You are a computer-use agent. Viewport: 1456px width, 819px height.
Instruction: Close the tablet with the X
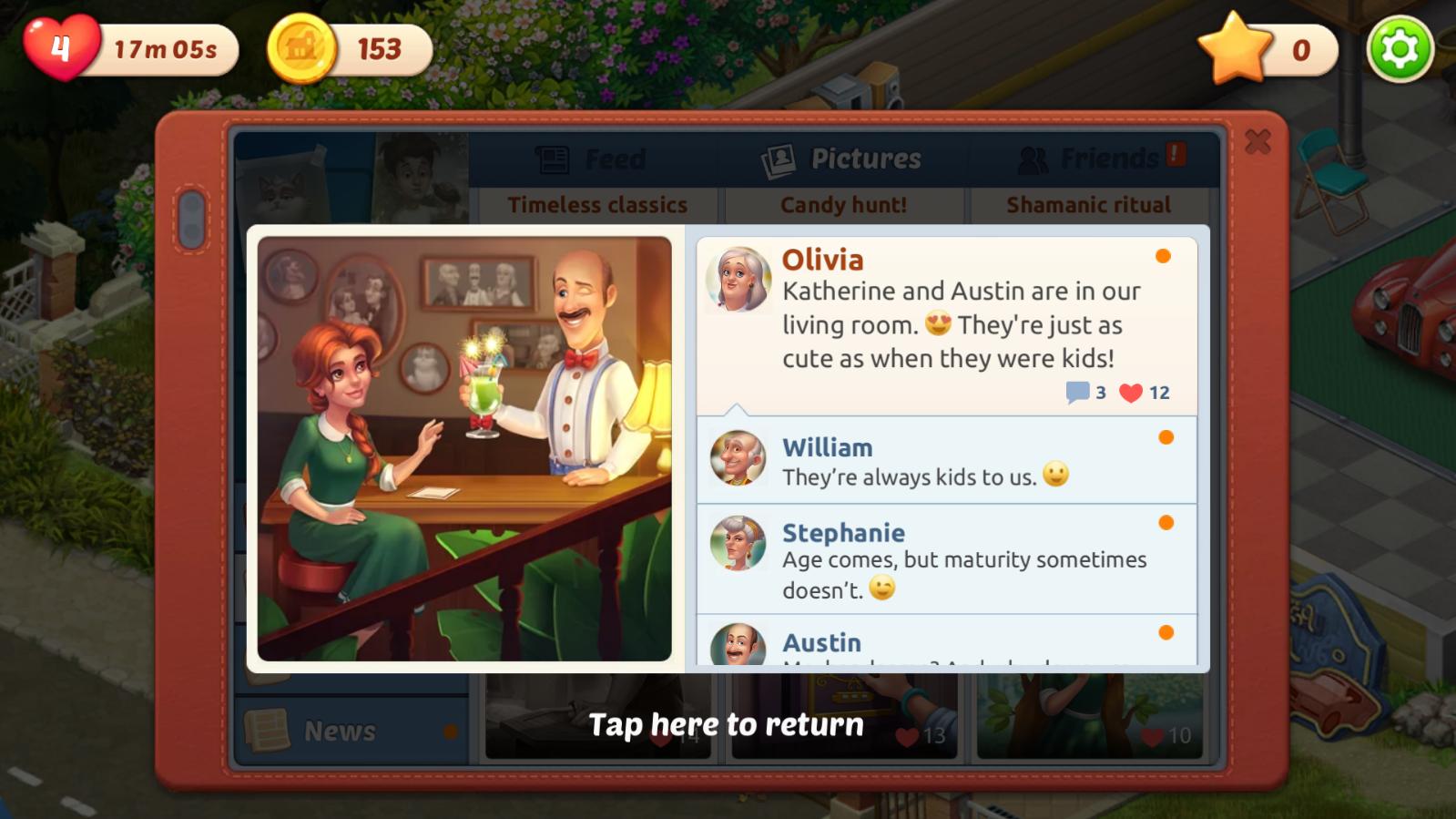pyautogui.click(x=1257, y=141)
